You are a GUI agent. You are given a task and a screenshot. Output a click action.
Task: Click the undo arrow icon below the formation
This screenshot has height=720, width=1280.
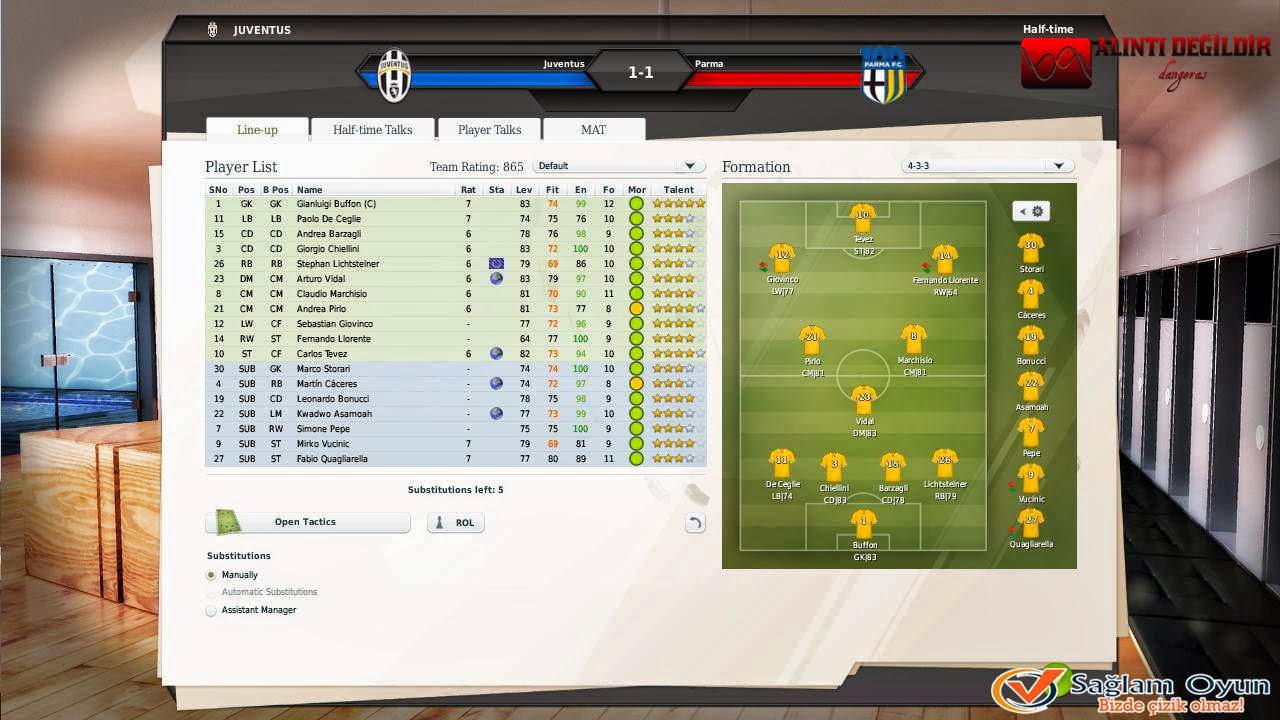click(696, 522)
